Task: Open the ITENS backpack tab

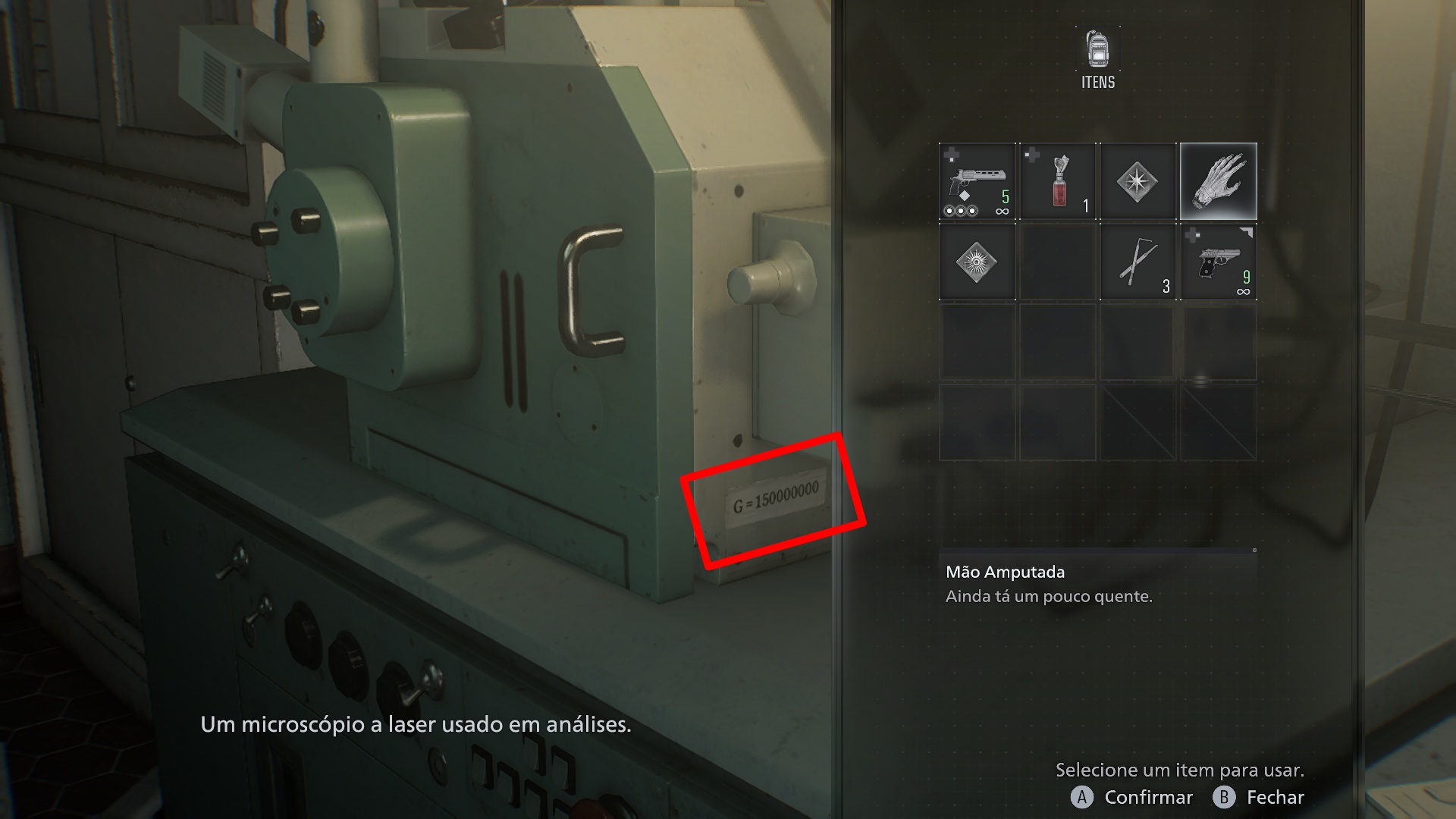Action: [1097, 60]
